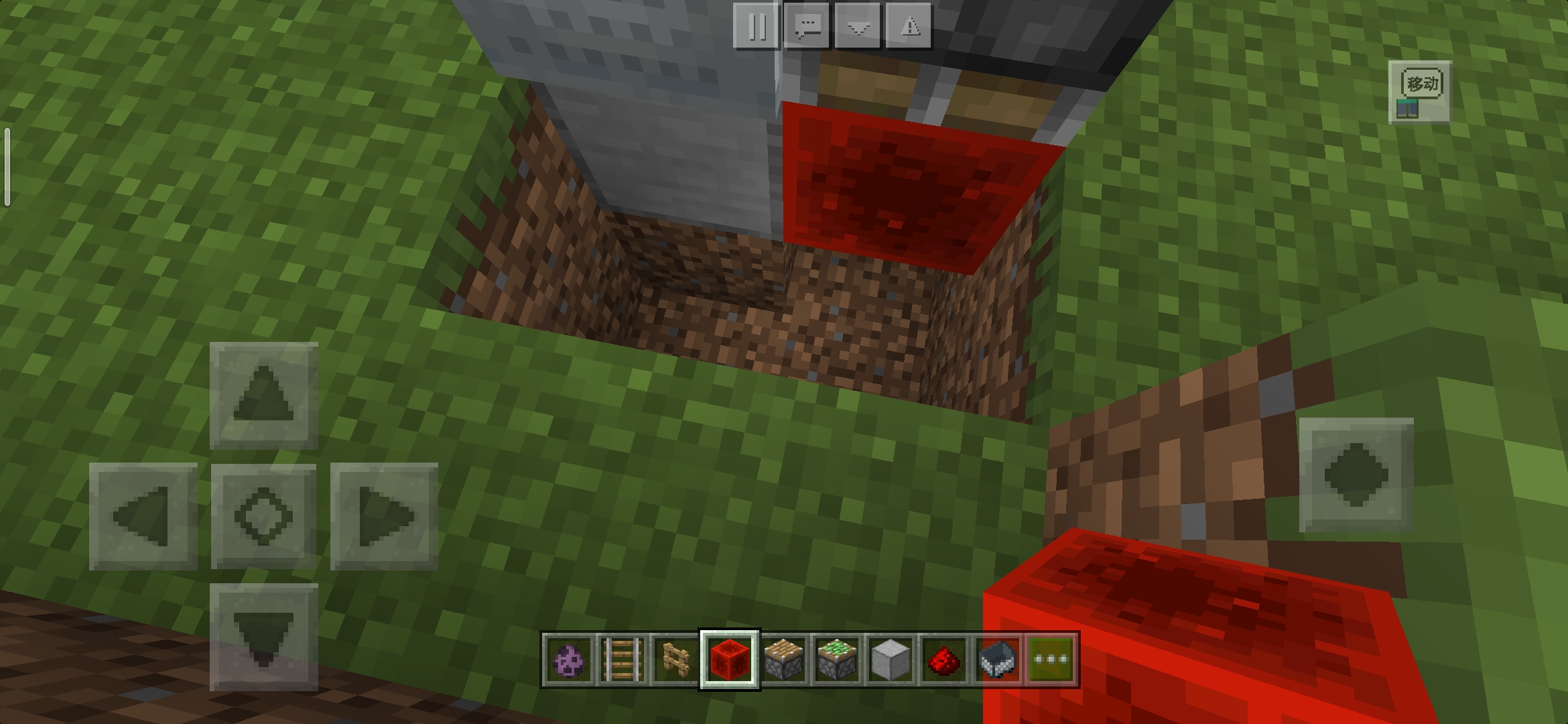This screenshot has height=724, width=1568.
Task: Strafe right using the right arrow pad
Action: 384,516
